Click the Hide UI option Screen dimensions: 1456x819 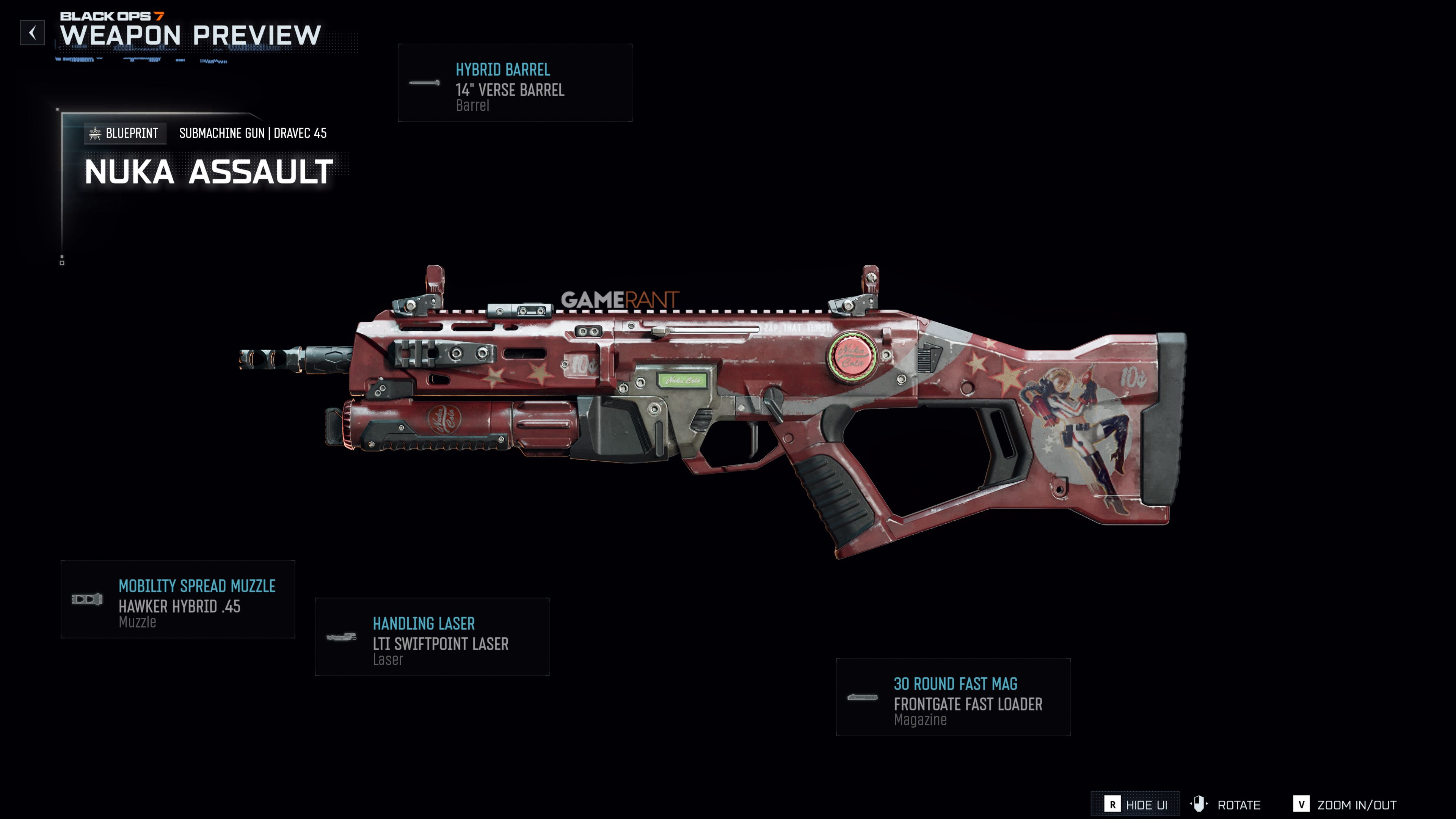[1136, 804]
